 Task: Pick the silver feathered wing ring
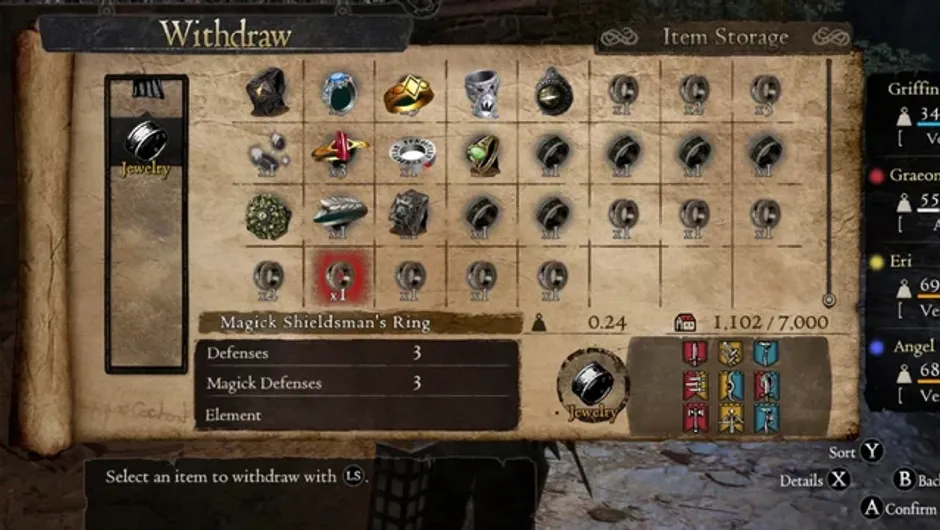pos(339,213)
